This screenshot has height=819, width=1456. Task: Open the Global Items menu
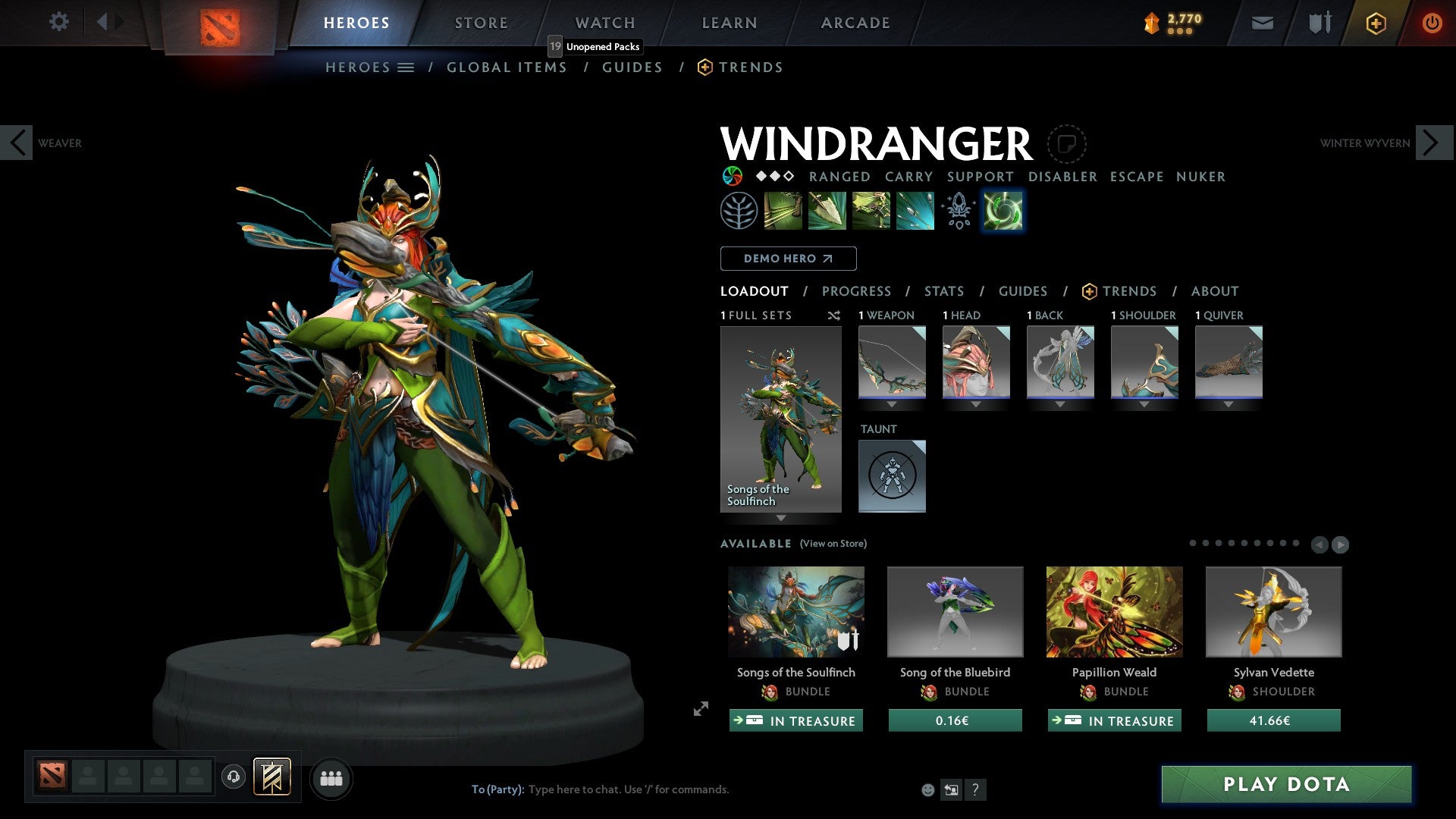point(507,67)
